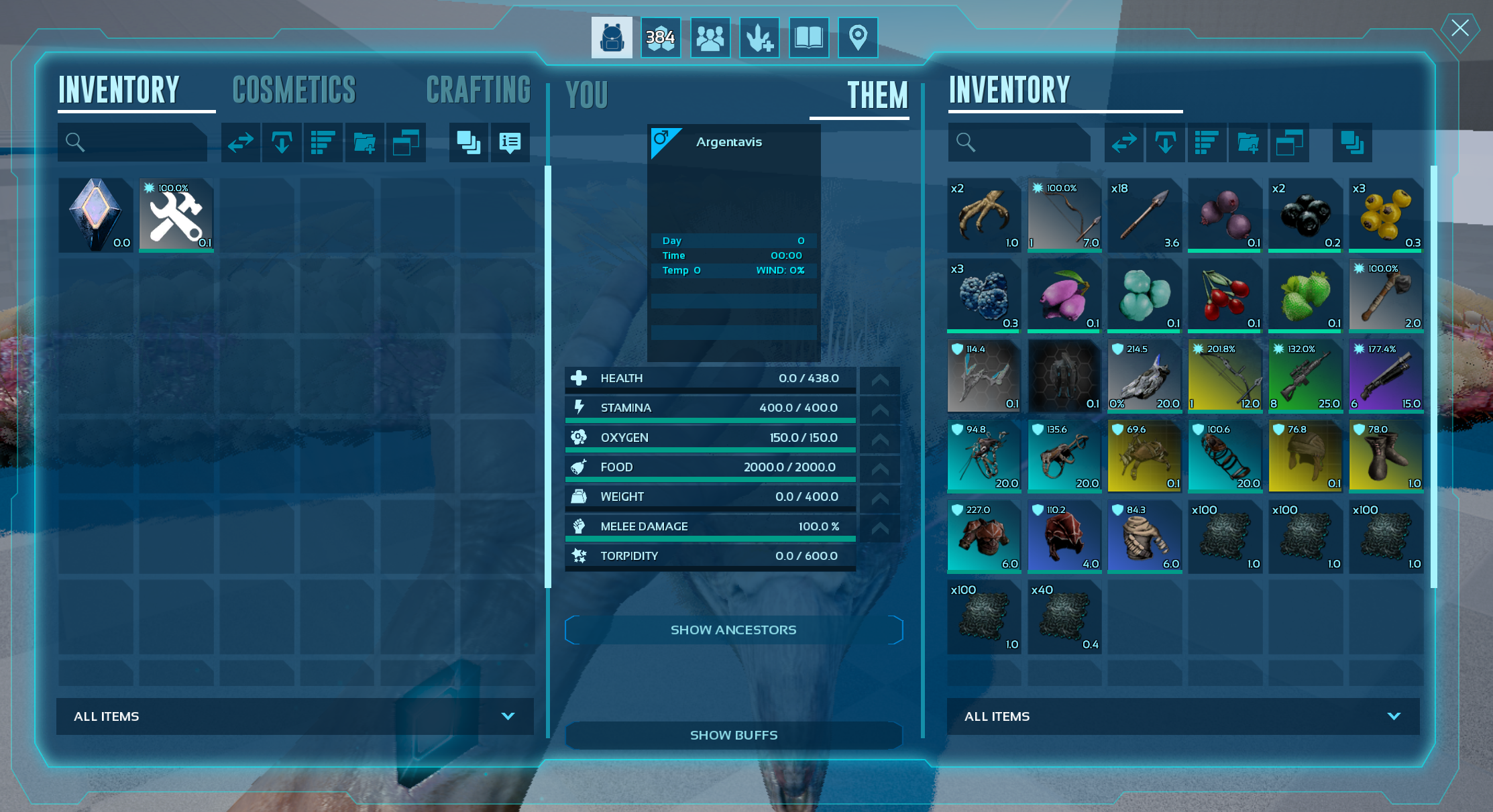
Task: Close the inventory window
Action: coord(1459,28)
